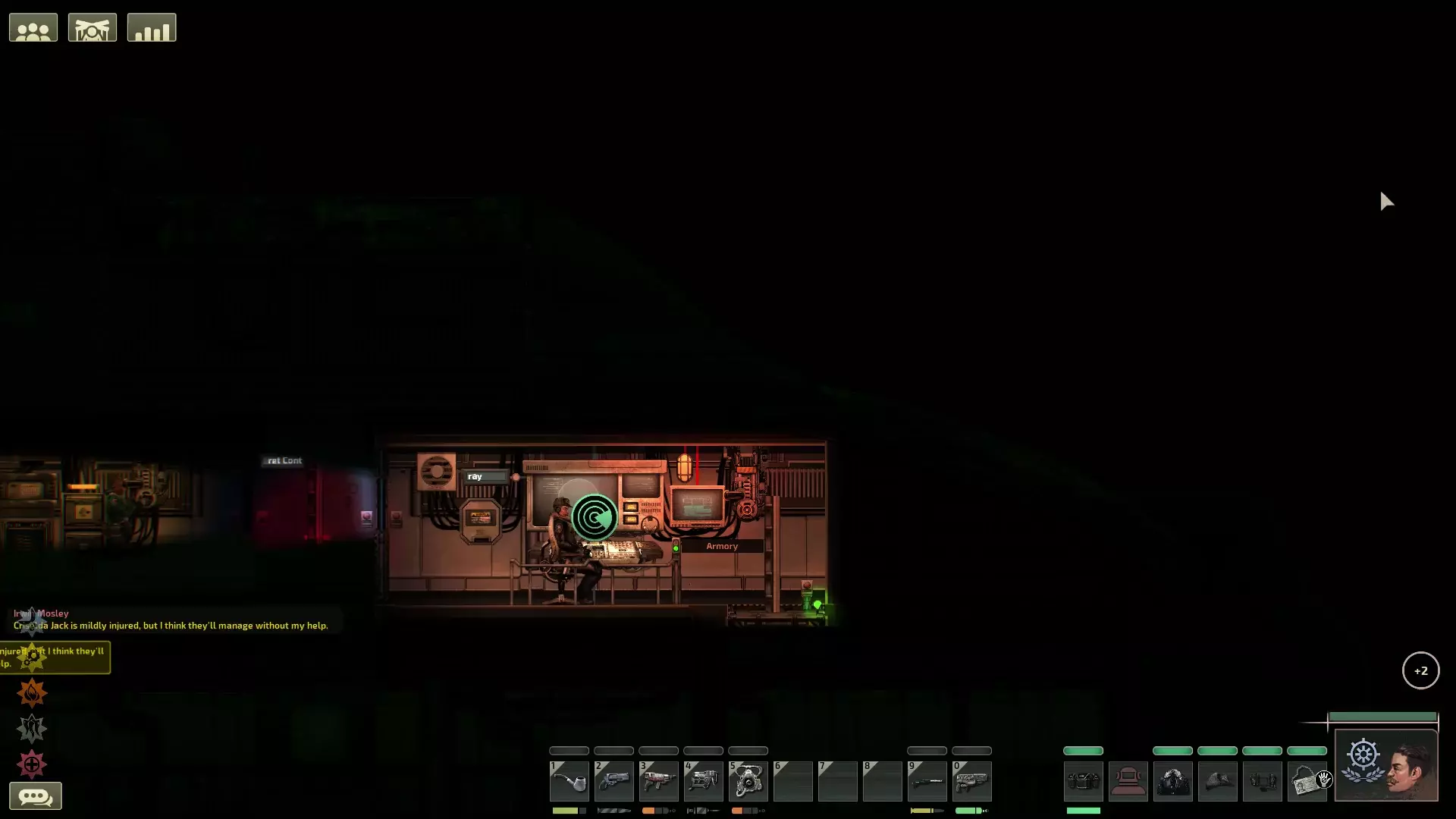Click the ret Cont room label

coord(282,460)
